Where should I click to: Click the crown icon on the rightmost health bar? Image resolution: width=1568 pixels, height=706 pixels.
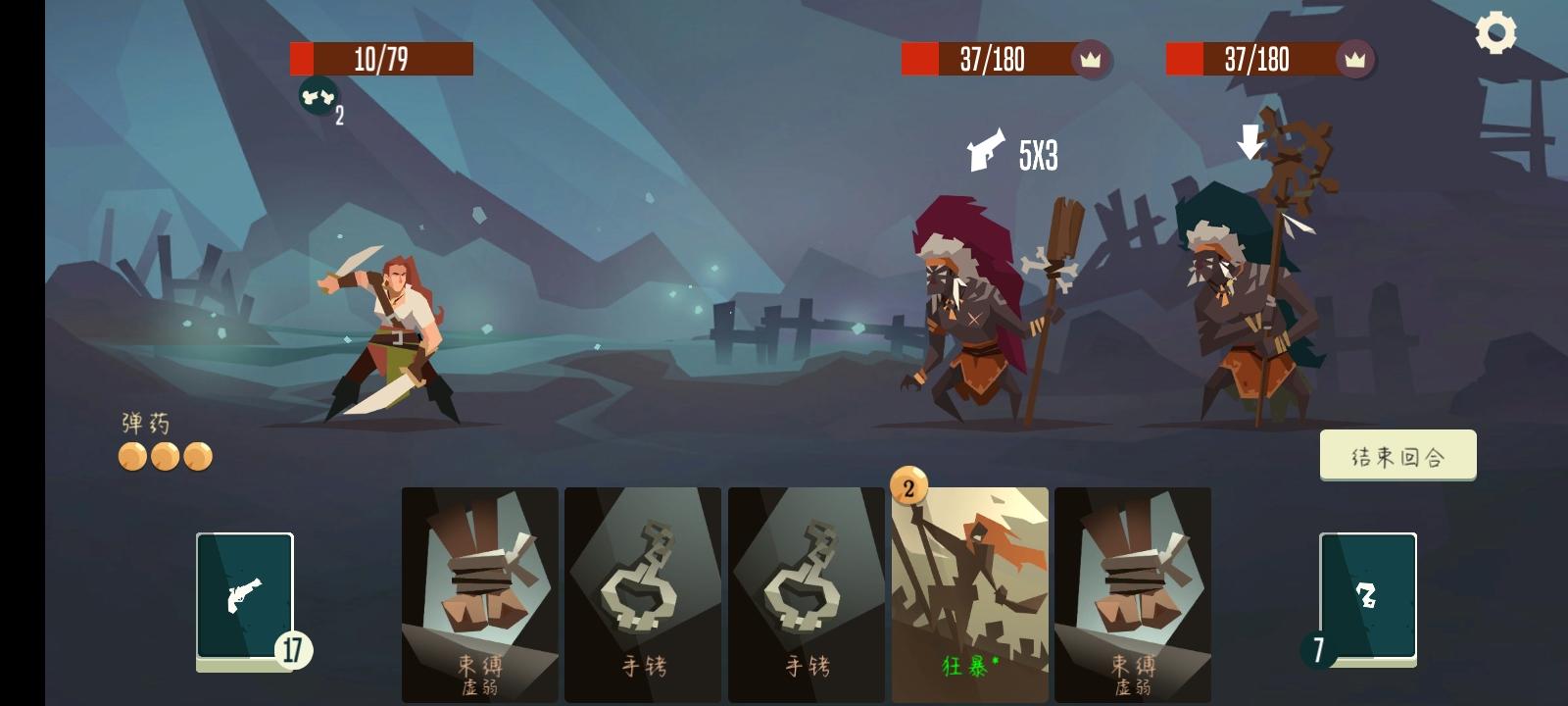click(1355, 60)
